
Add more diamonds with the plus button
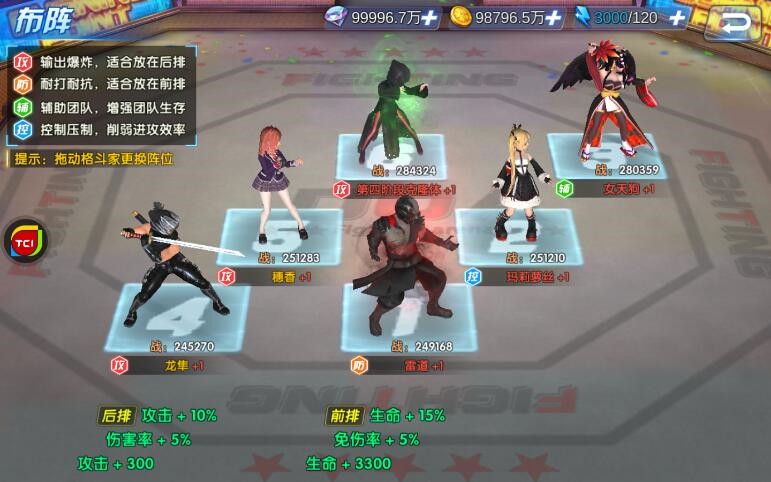pyautogui.click(x=430, y=18)
